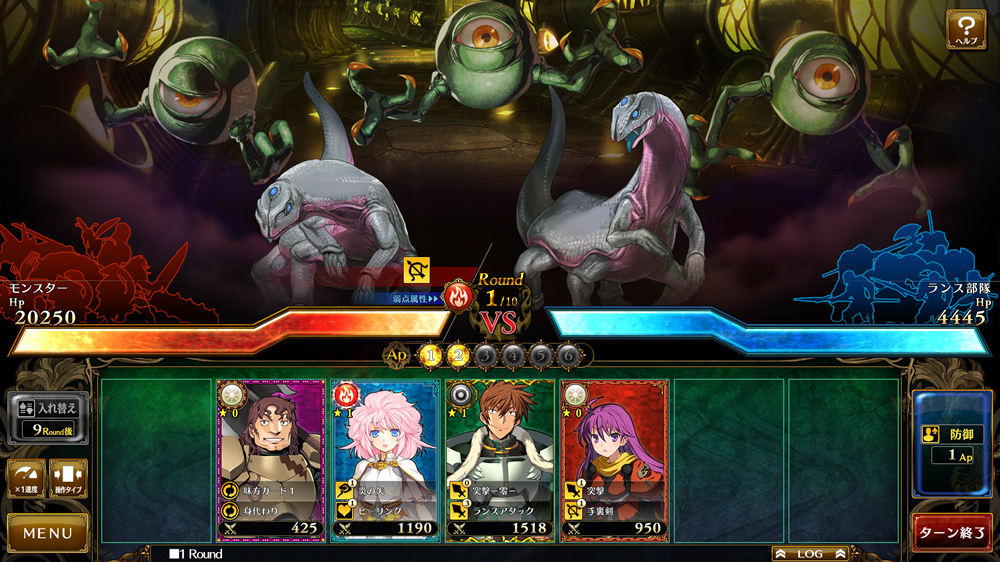Change the 操作タイプ control type
Viewport: 1000px width, 562px height.
[x=68, y=478]
